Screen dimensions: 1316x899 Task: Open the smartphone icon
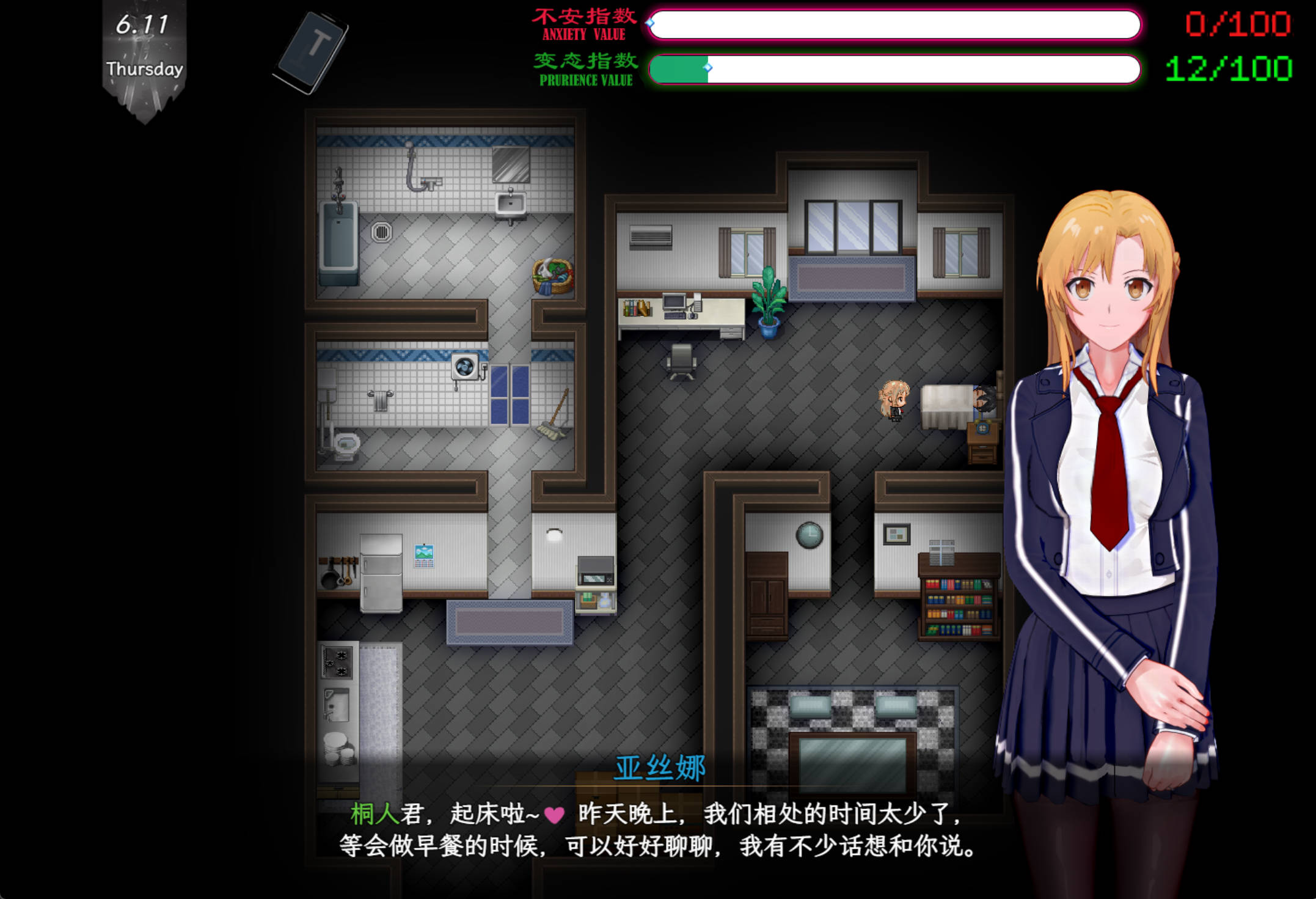coord(311,52)
